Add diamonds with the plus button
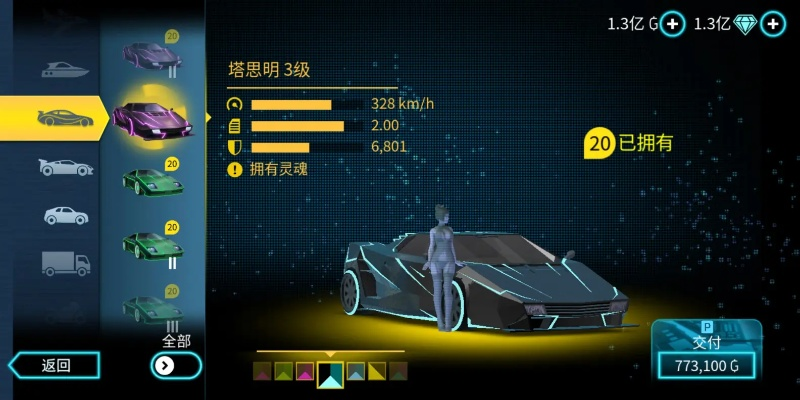 [x=772, y=24]
